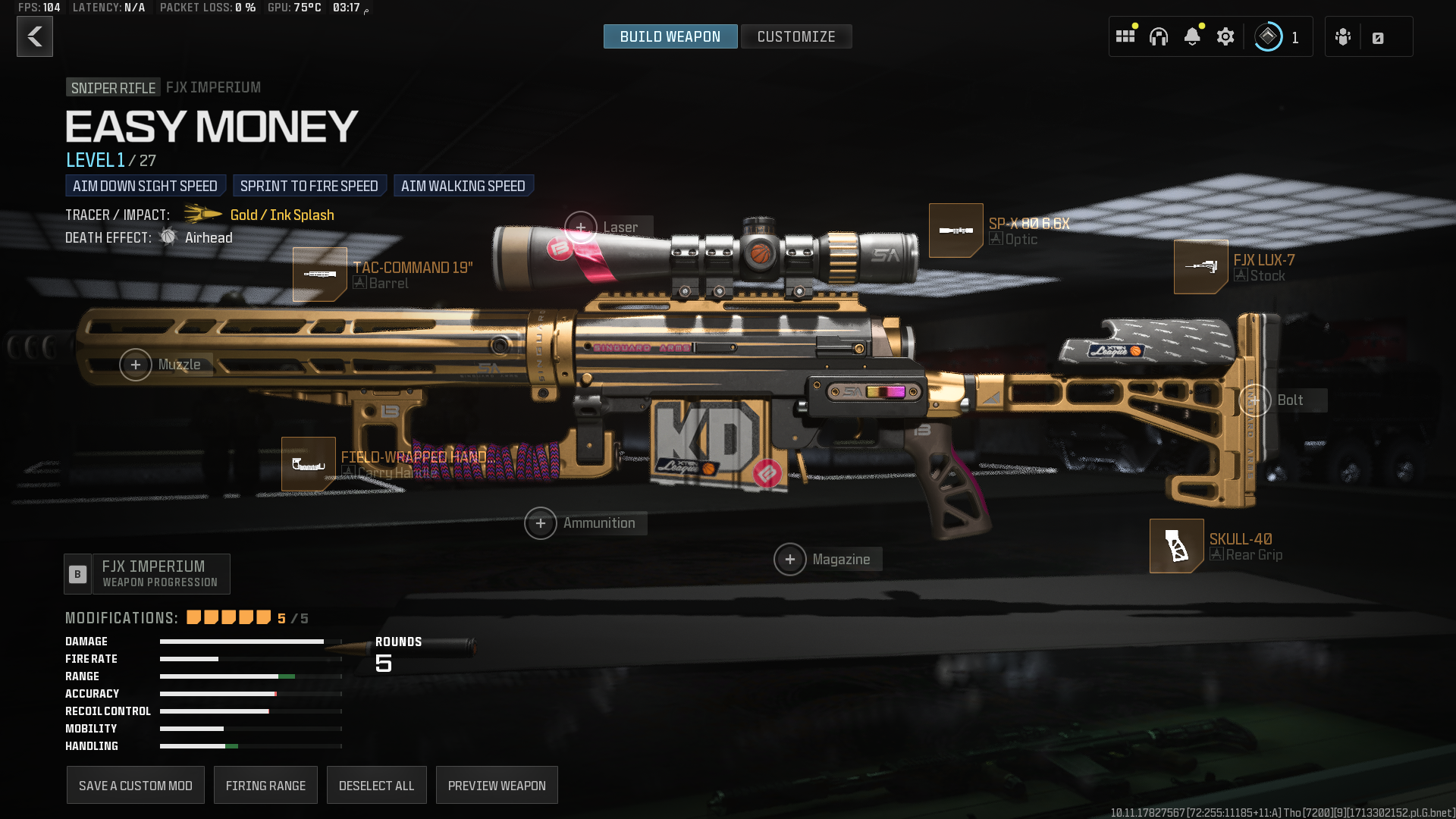Select the Build Weapon tab
This screenshot has height=819, width=1456.
tap(670, 36)
